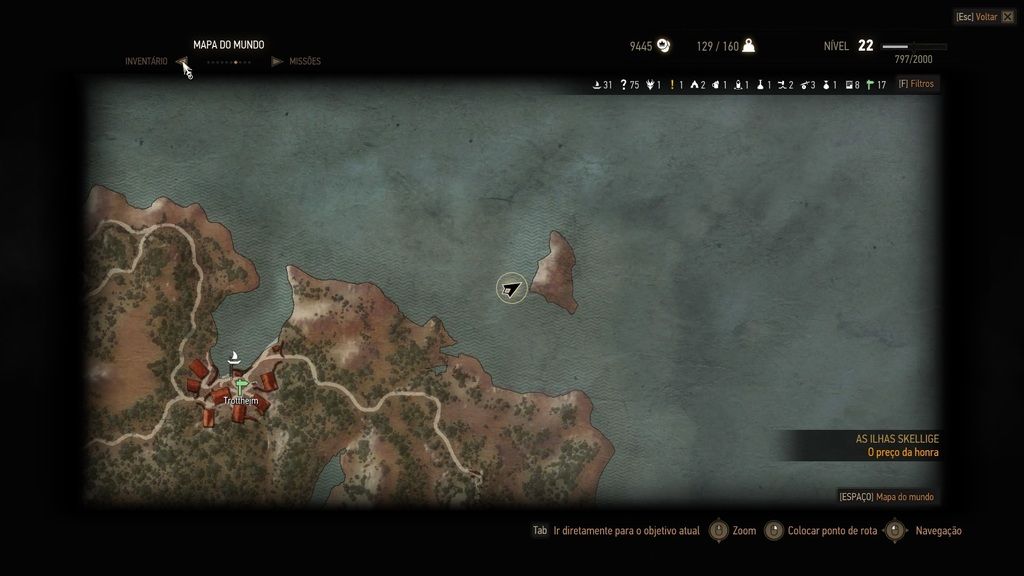Click the harbor boat marker above Trottheim
This screenshot has width=1024, height=576.
click(x=235, y=357)
